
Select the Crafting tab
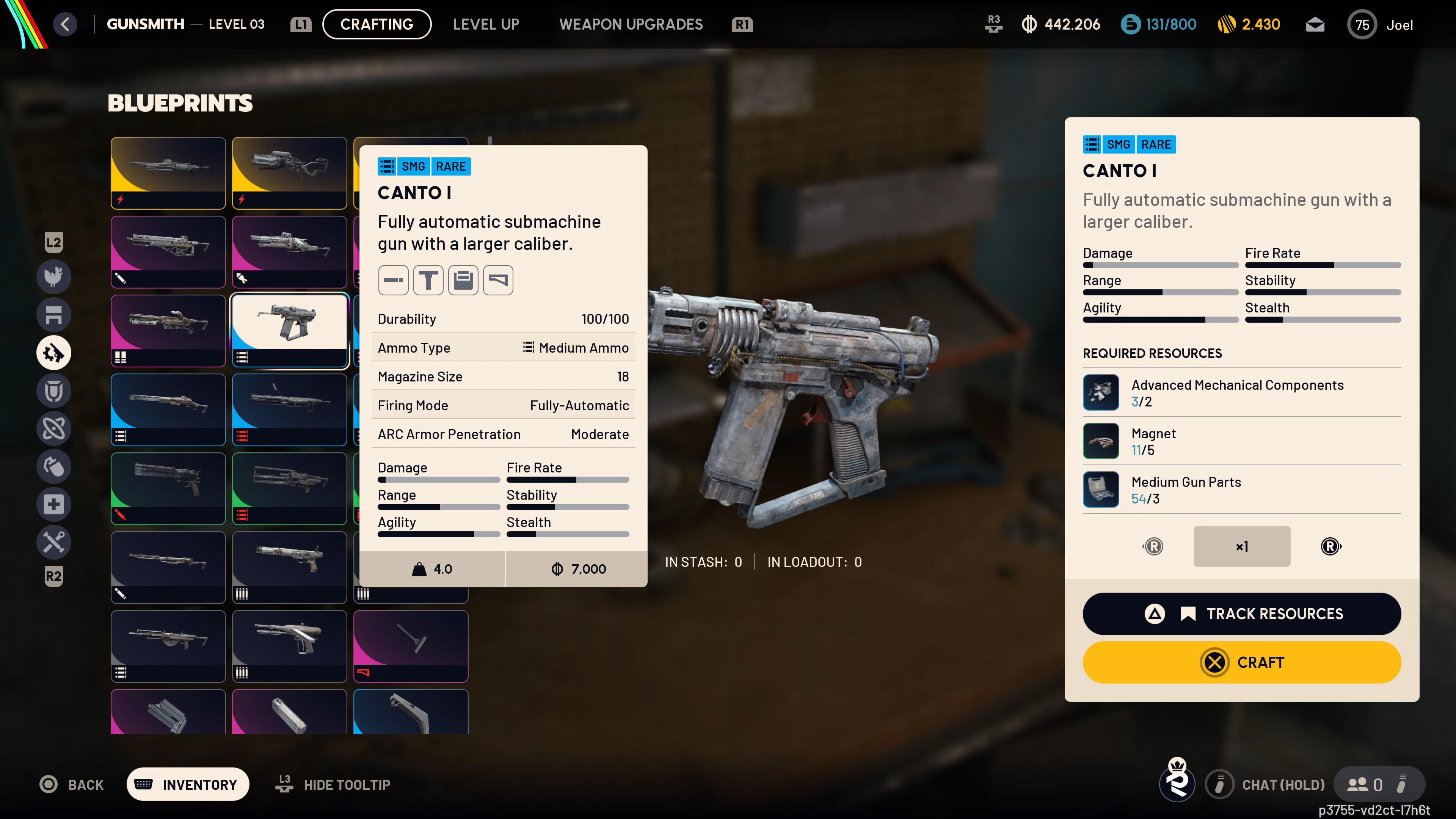click(x=377, y=24)
